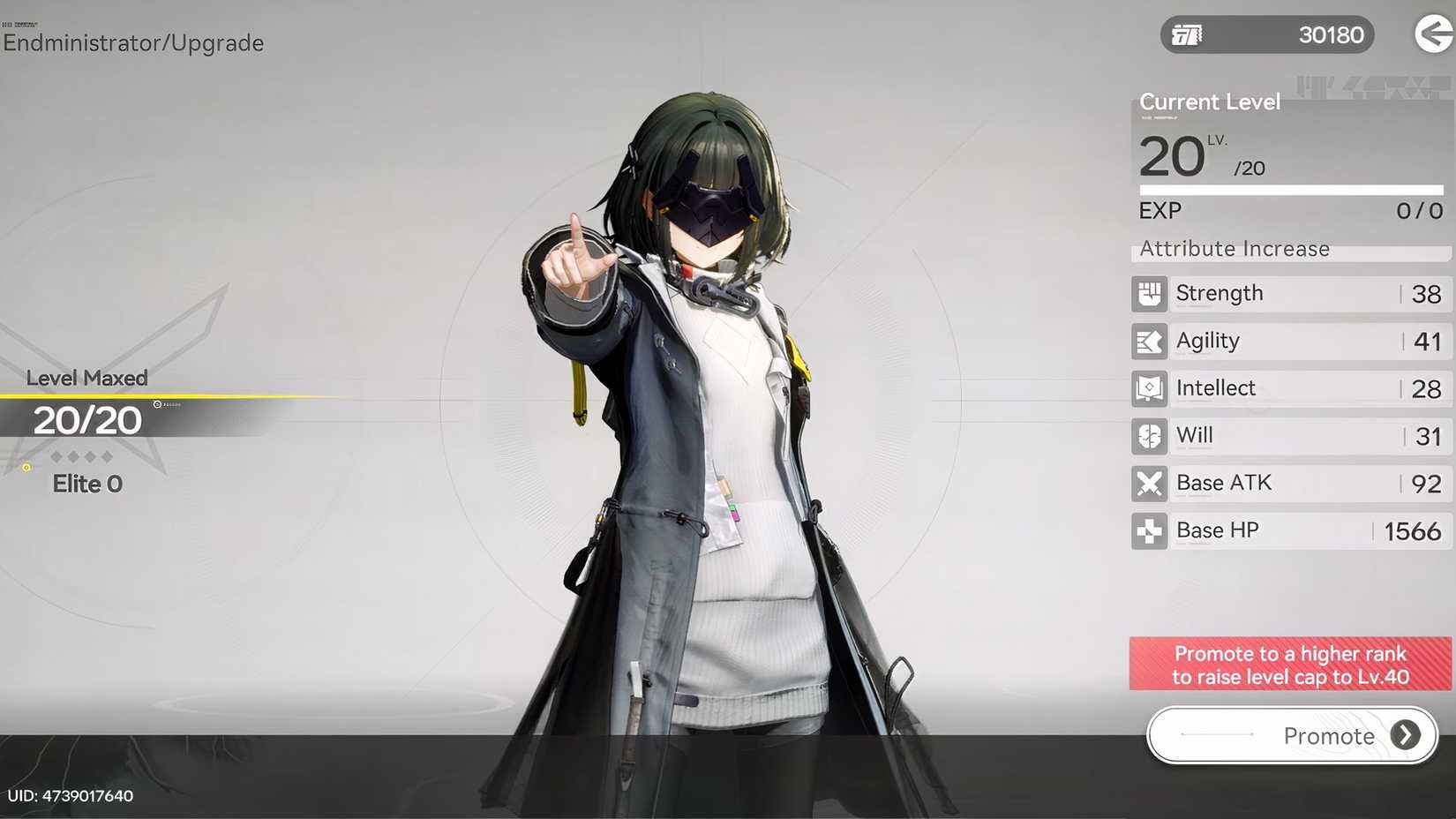The width and height of the screenshot is (1456, 819).
Task: Click the Elite 0 star rank display
Action: point(86,484)
